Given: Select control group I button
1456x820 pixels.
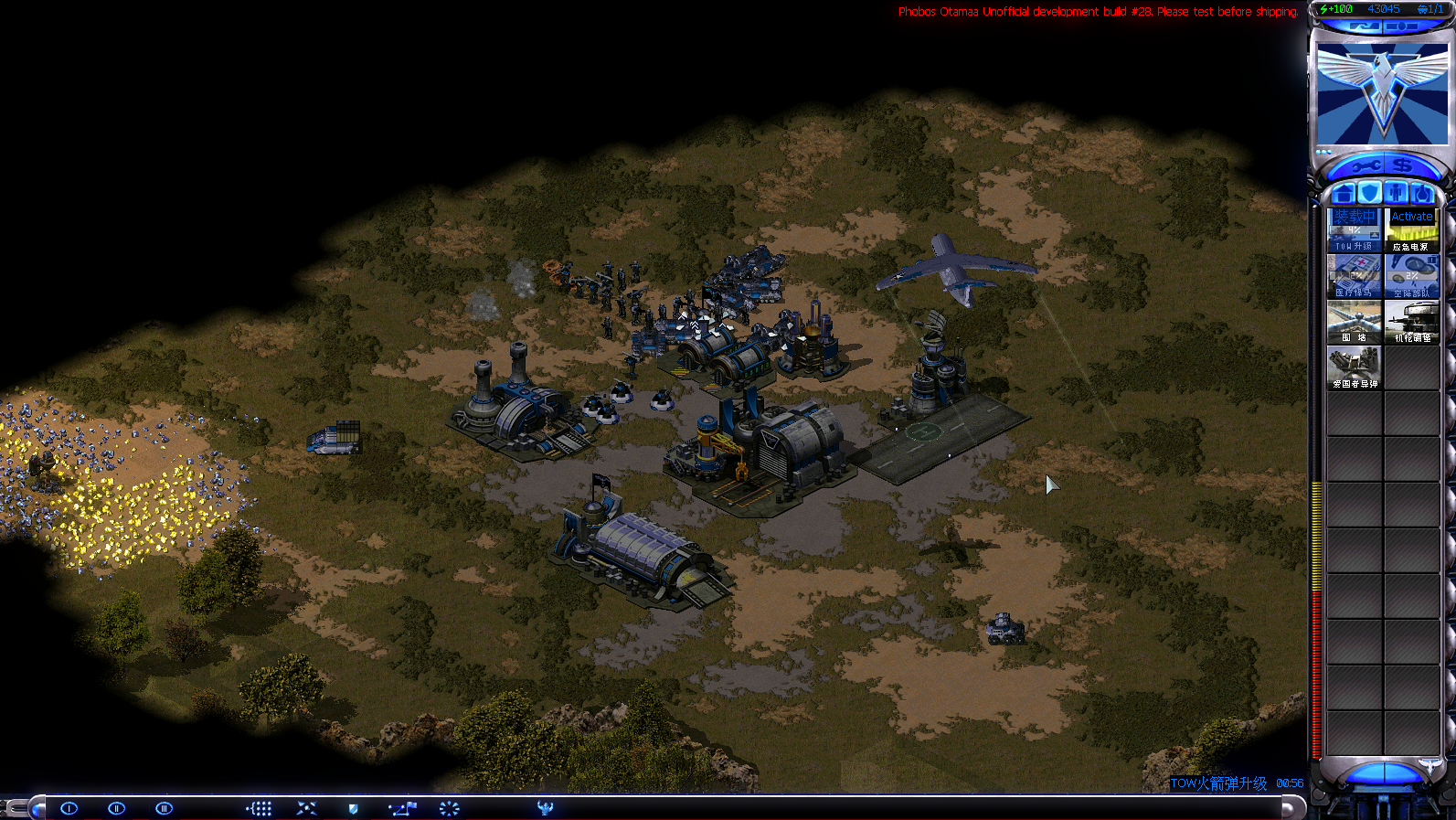Looking at the screenshot, I should click(x=69, y=808).
